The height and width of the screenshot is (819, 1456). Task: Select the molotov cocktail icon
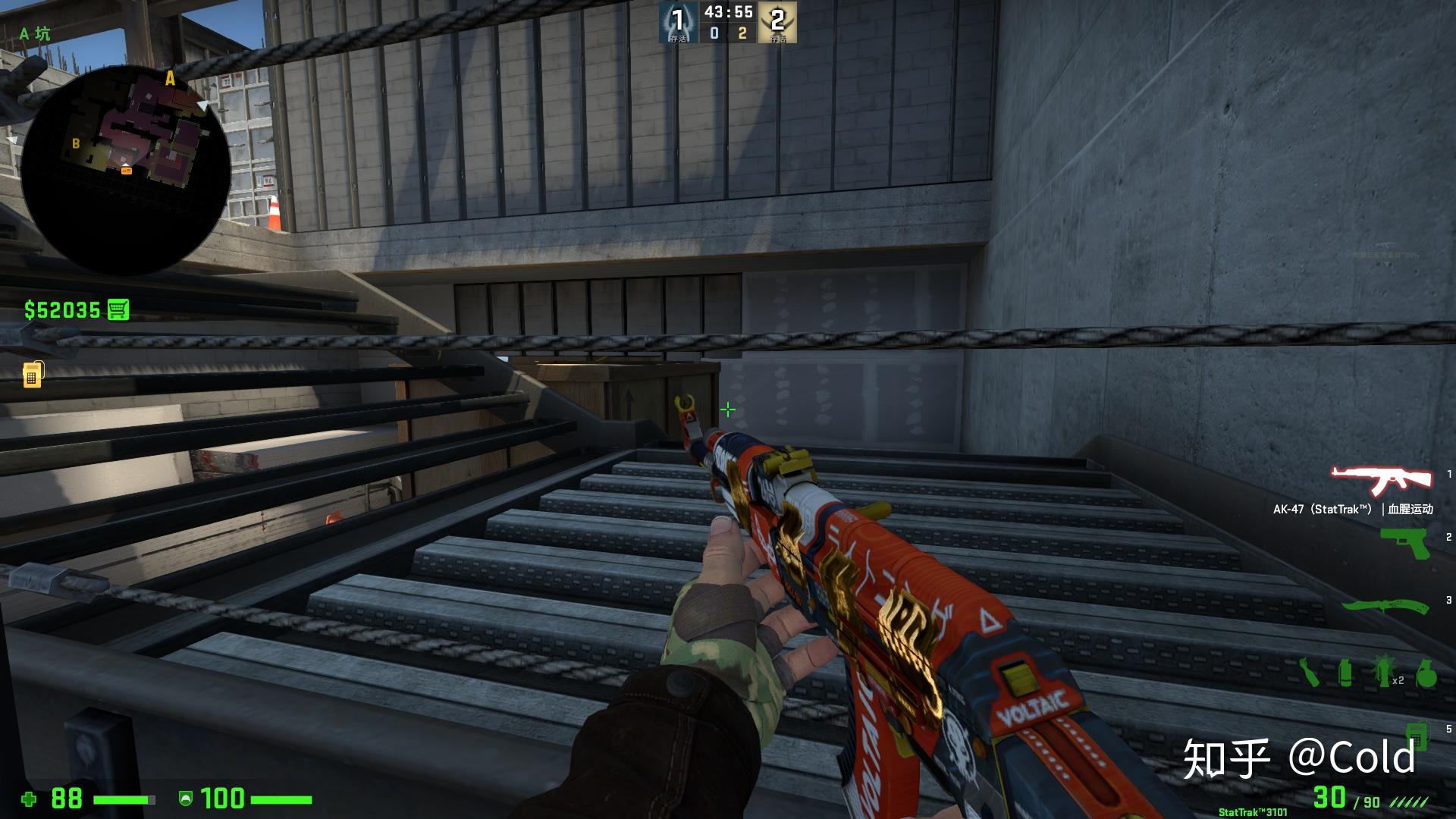point(1310,672)
